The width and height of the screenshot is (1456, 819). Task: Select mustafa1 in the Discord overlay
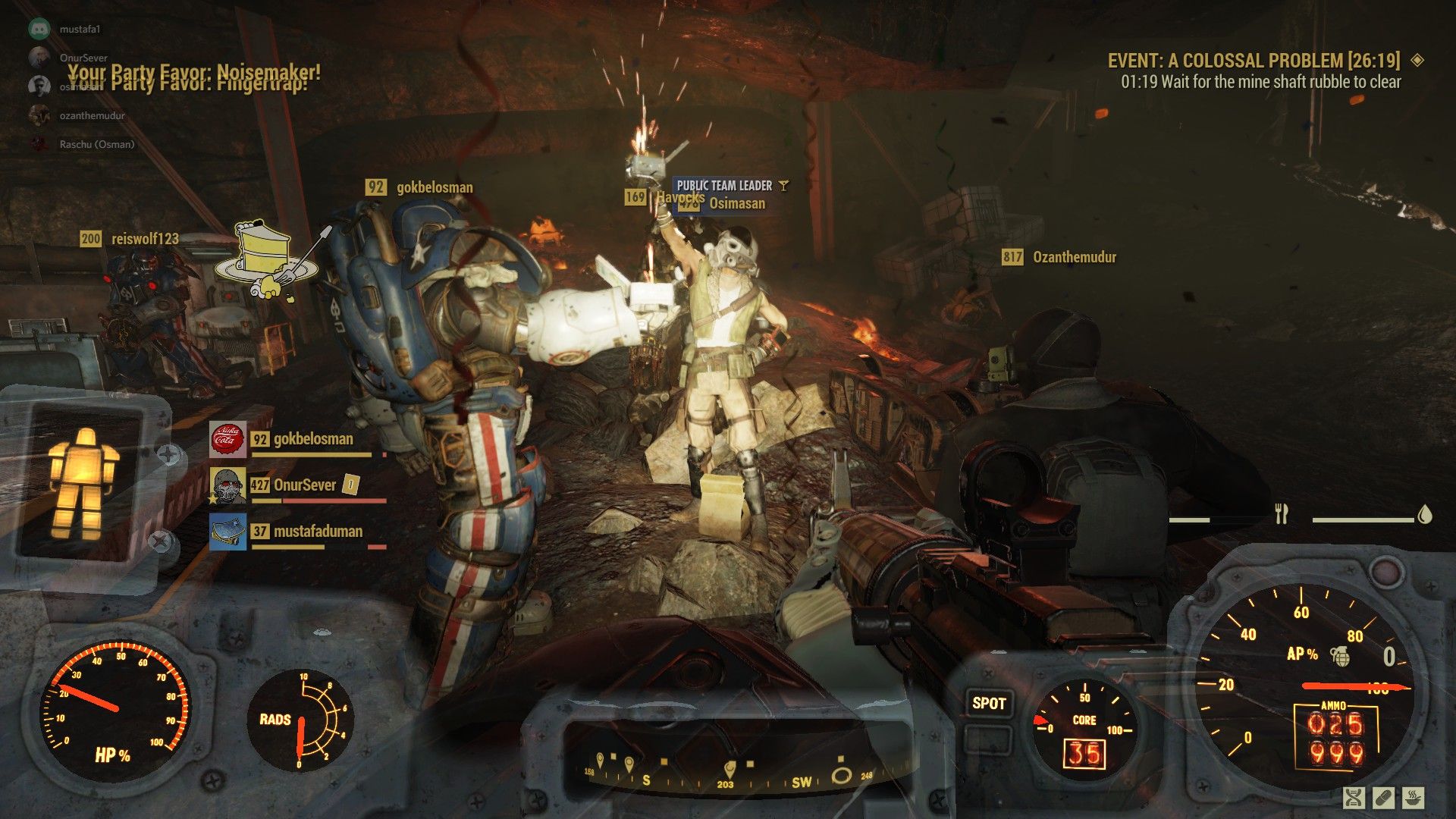coord(79,29)
